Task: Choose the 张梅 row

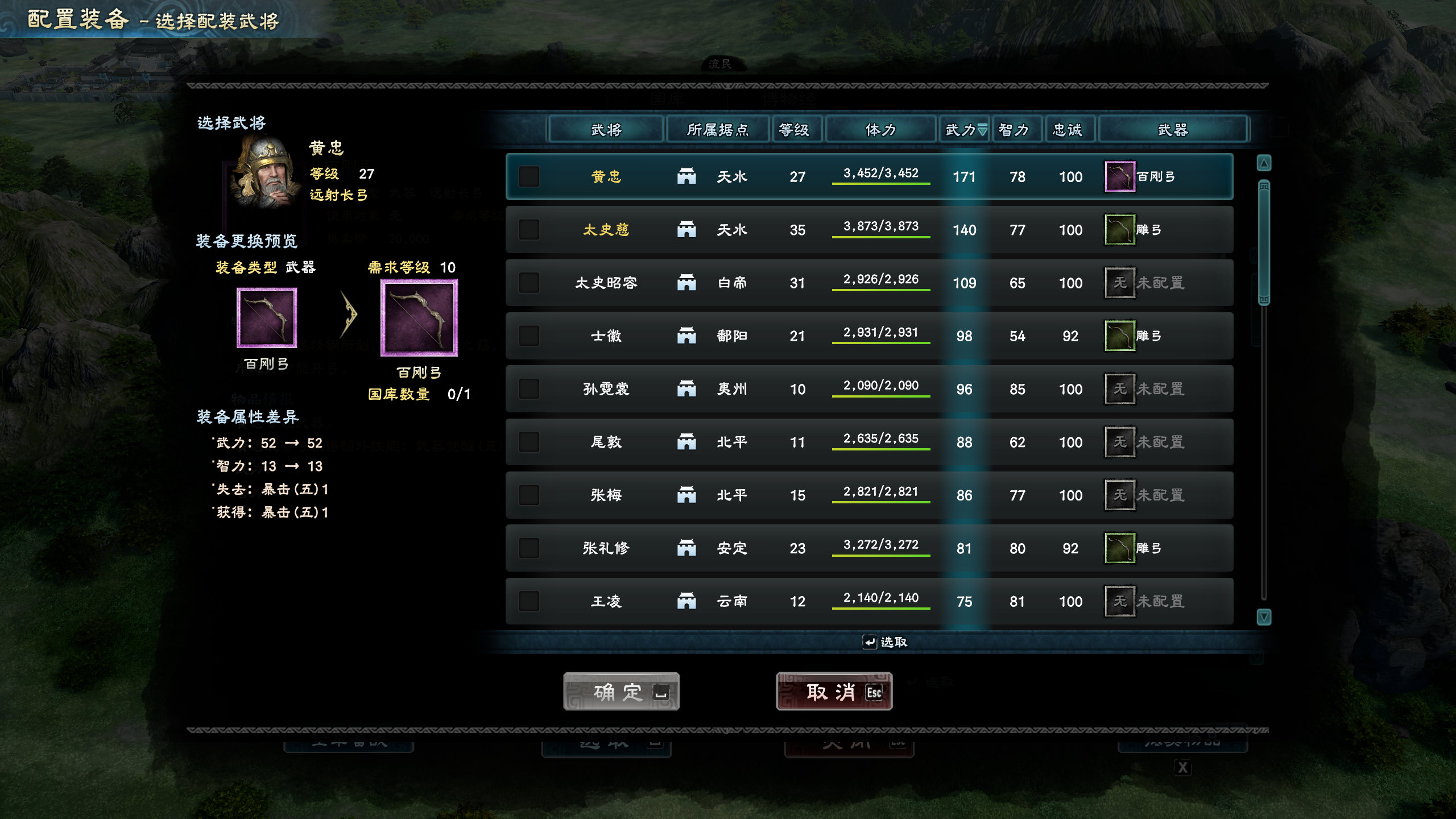Action: pyautogui.click(x=606, y=495)
